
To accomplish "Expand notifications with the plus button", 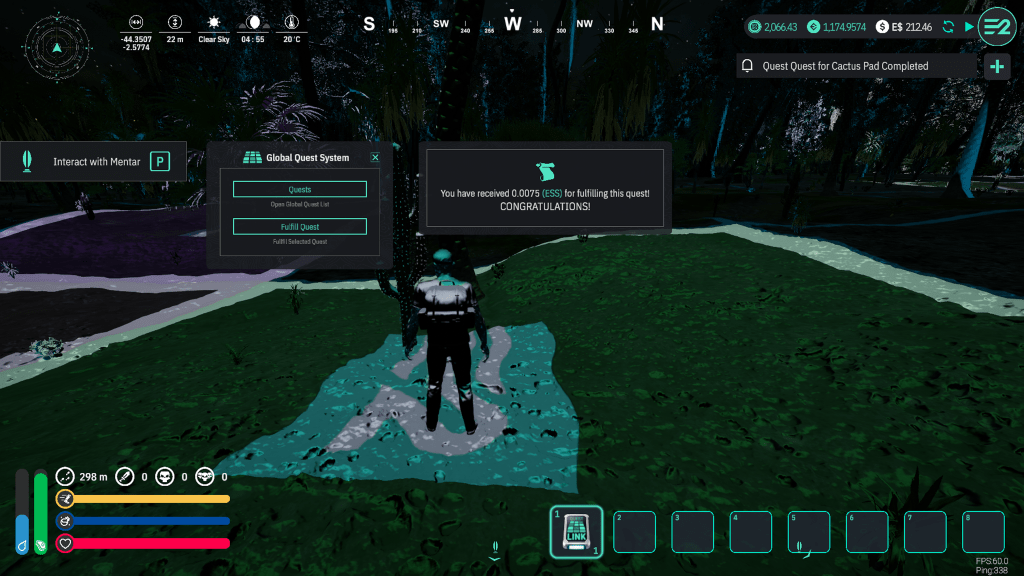I will (x=996, y=67).
